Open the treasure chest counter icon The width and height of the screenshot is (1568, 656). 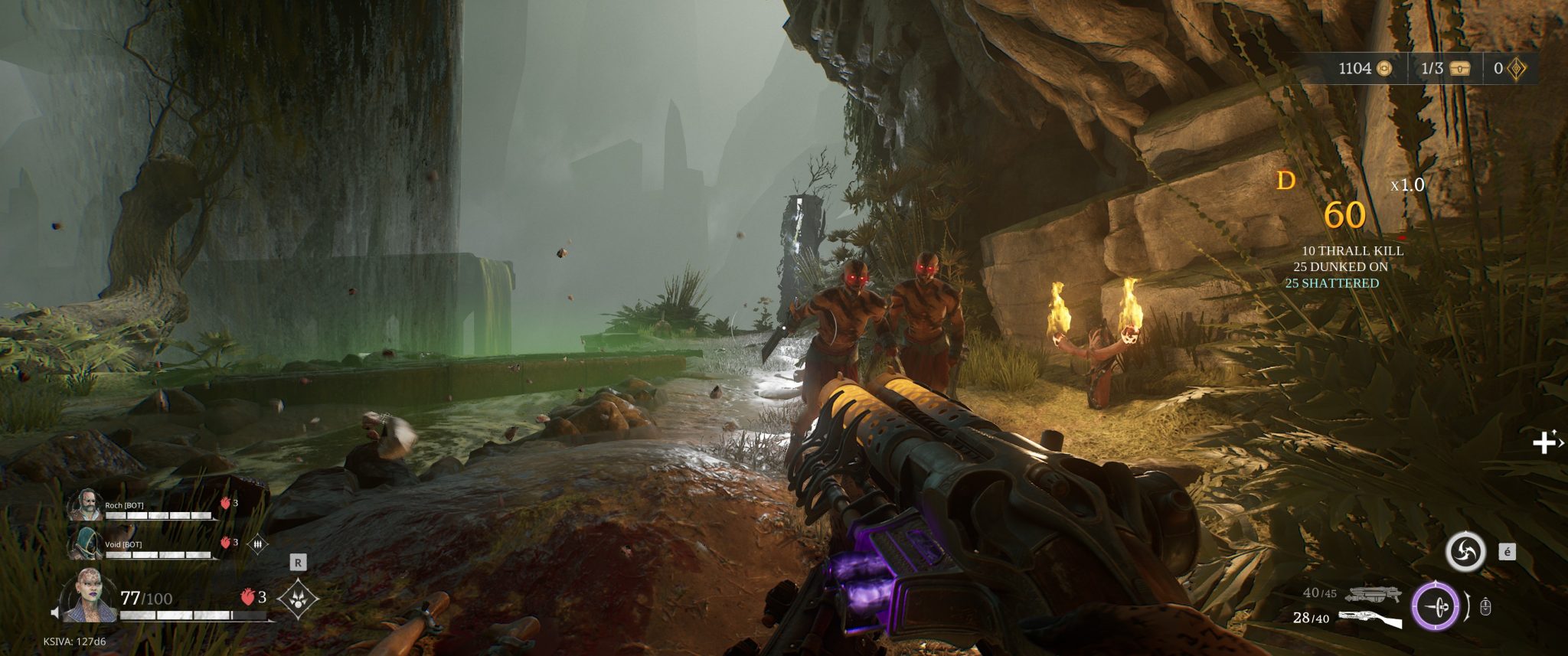pyautogui.click(x=1462, y=69)
